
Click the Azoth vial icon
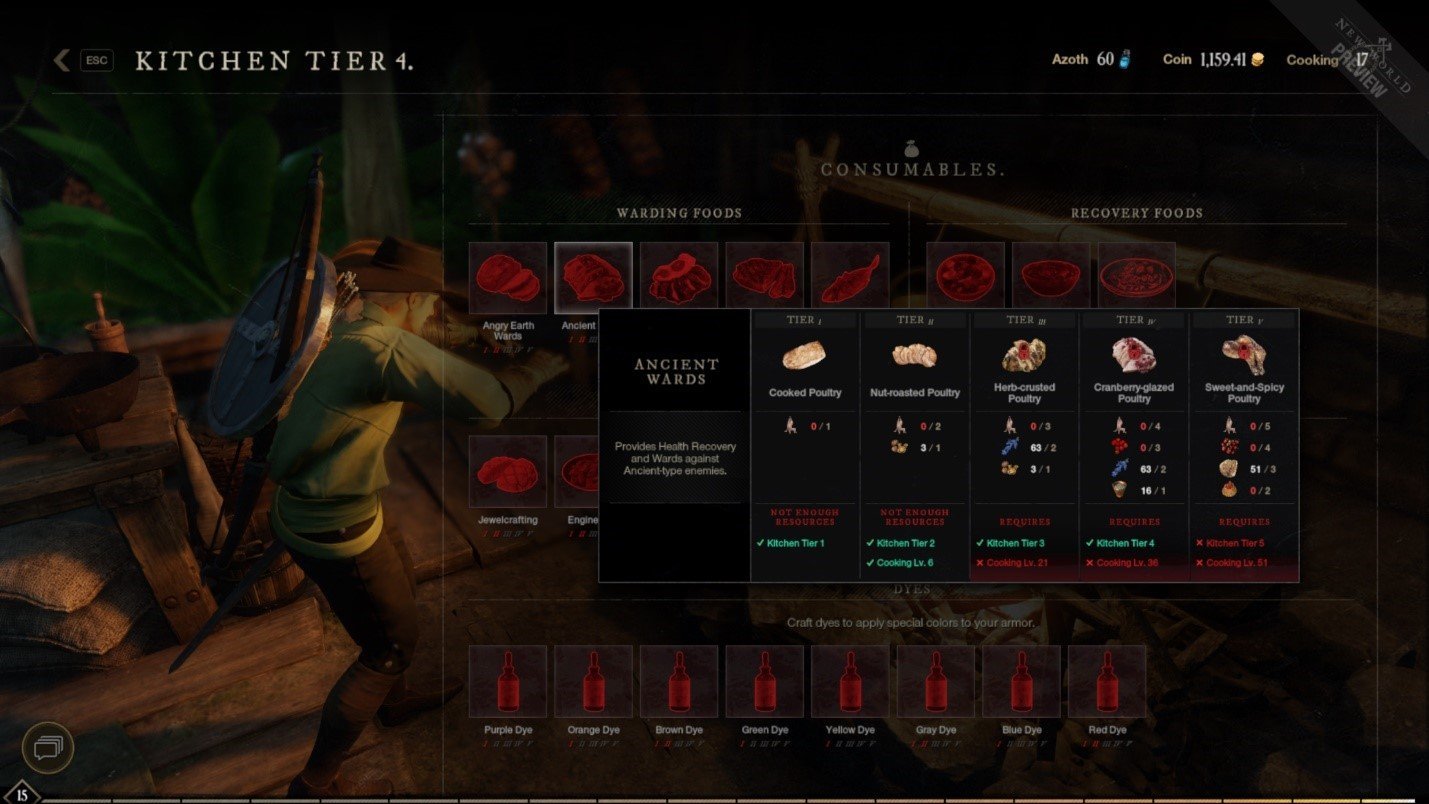tap(1125, 59)
